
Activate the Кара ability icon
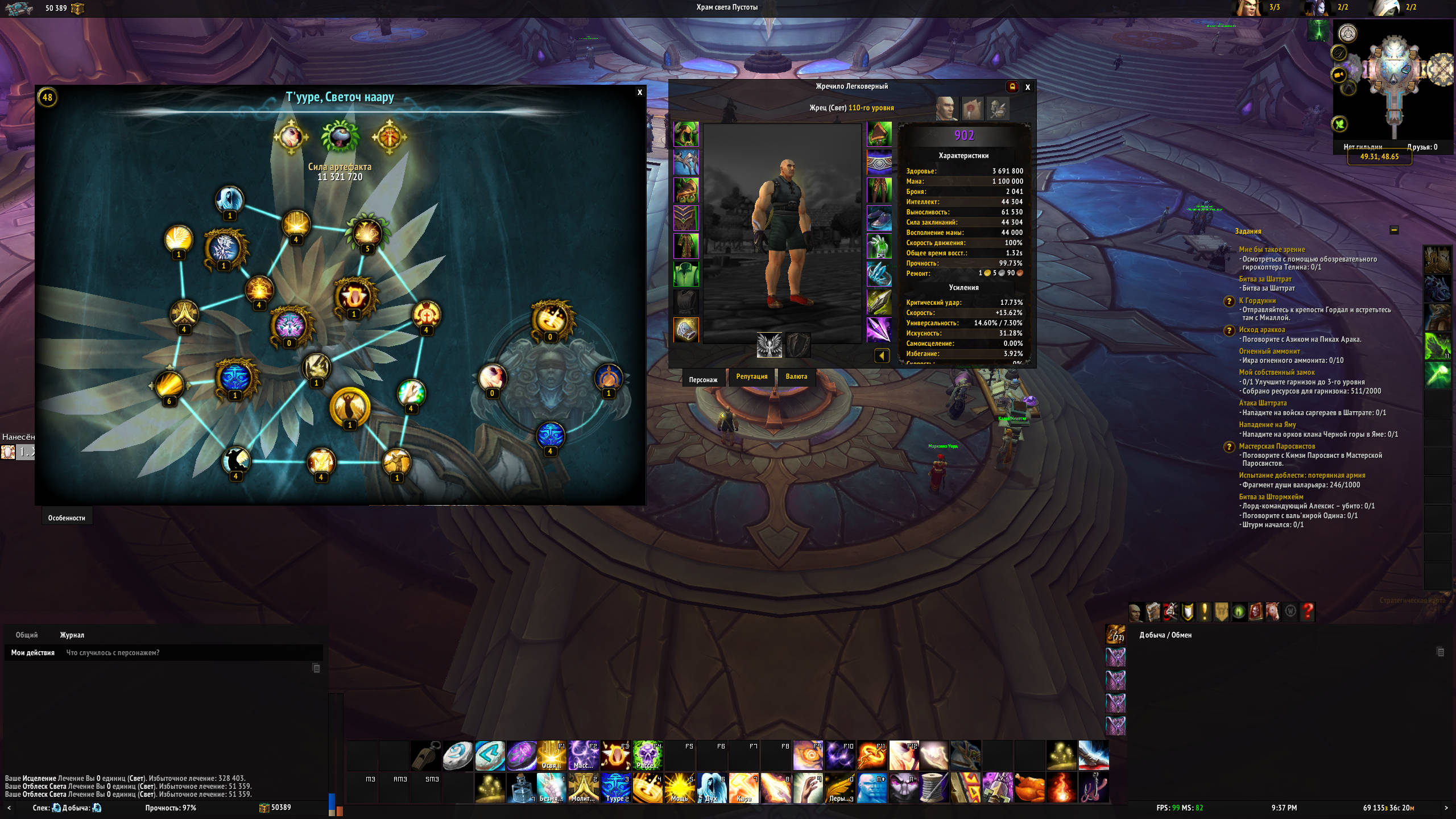click(x=743, y=788)
